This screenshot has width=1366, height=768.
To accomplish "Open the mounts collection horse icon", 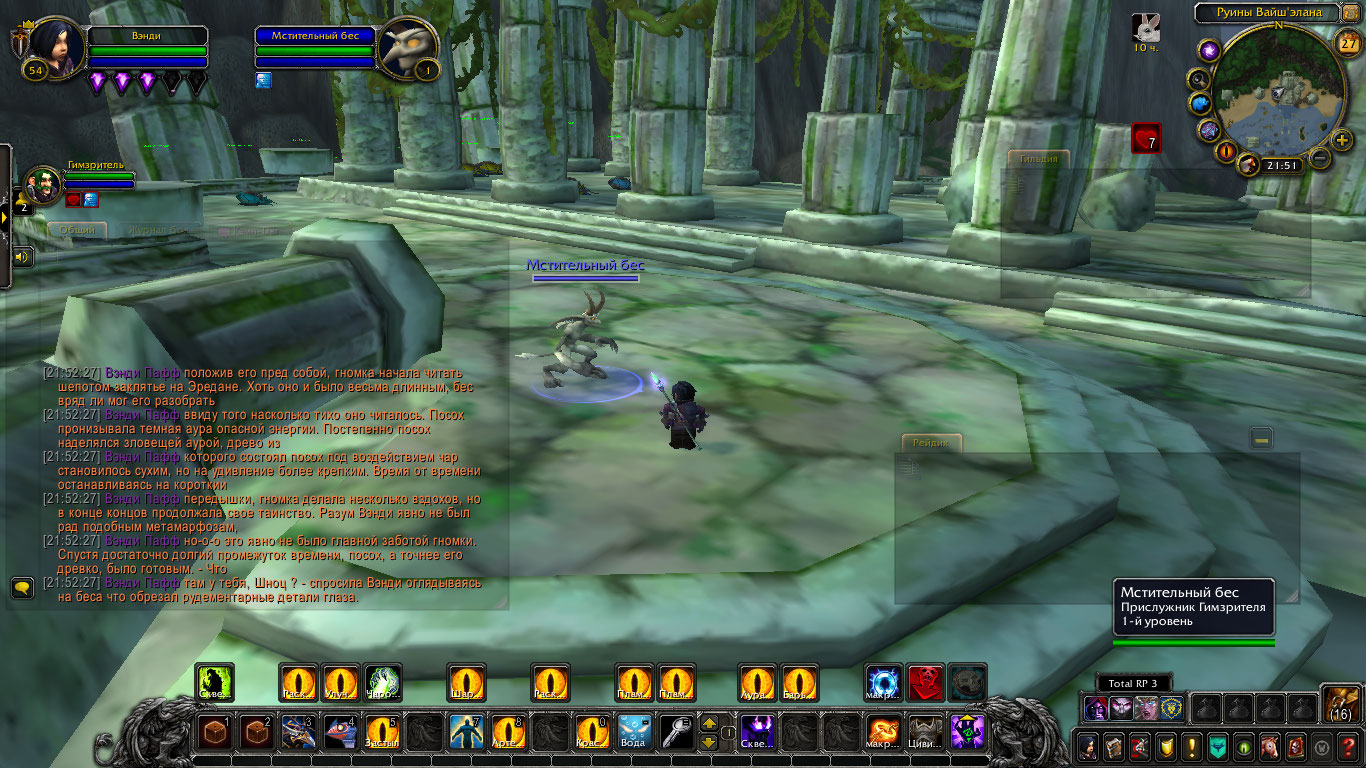I will click(1270, 746).
